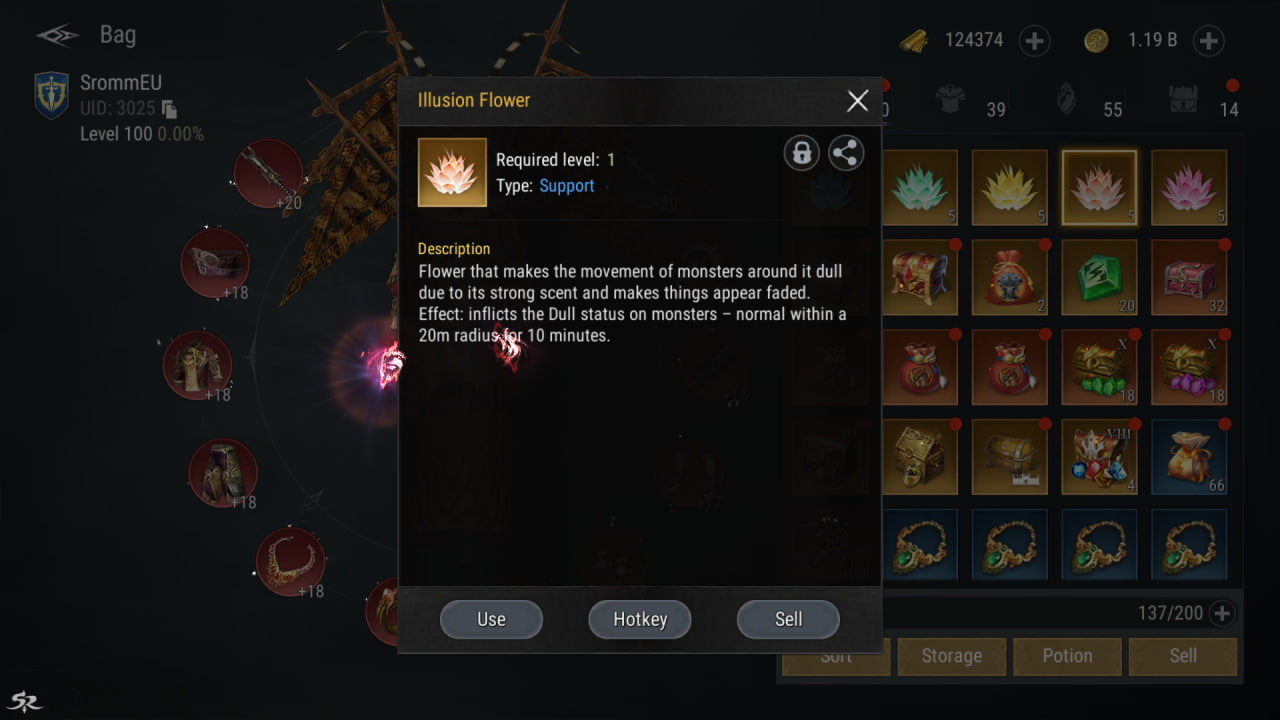The image size is (1280, 720).
Task: Toggle the item lock icon
Action: point(801,153)
